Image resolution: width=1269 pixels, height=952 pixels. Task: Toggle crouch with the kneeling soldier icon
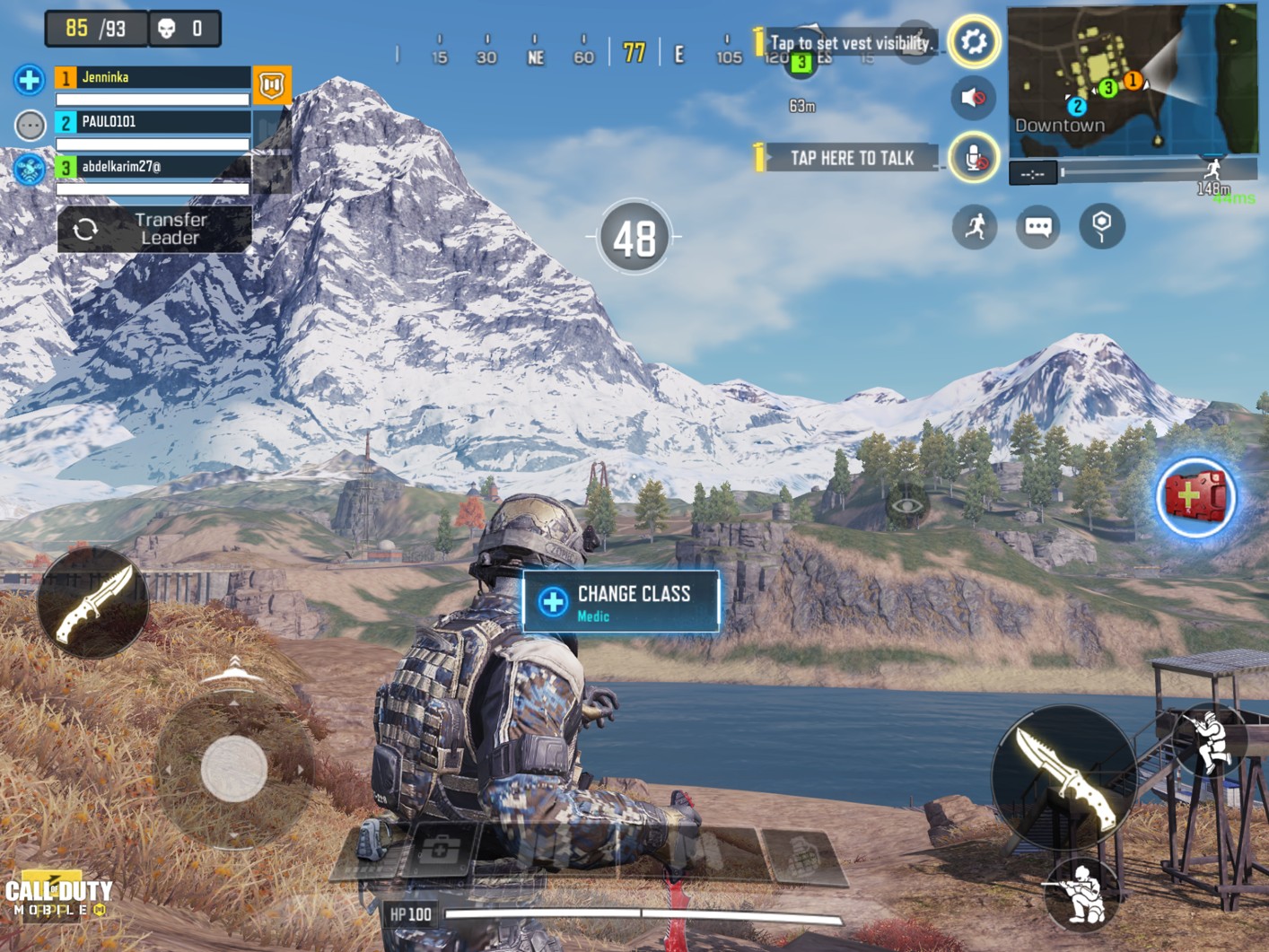[x=1082, y=893]
